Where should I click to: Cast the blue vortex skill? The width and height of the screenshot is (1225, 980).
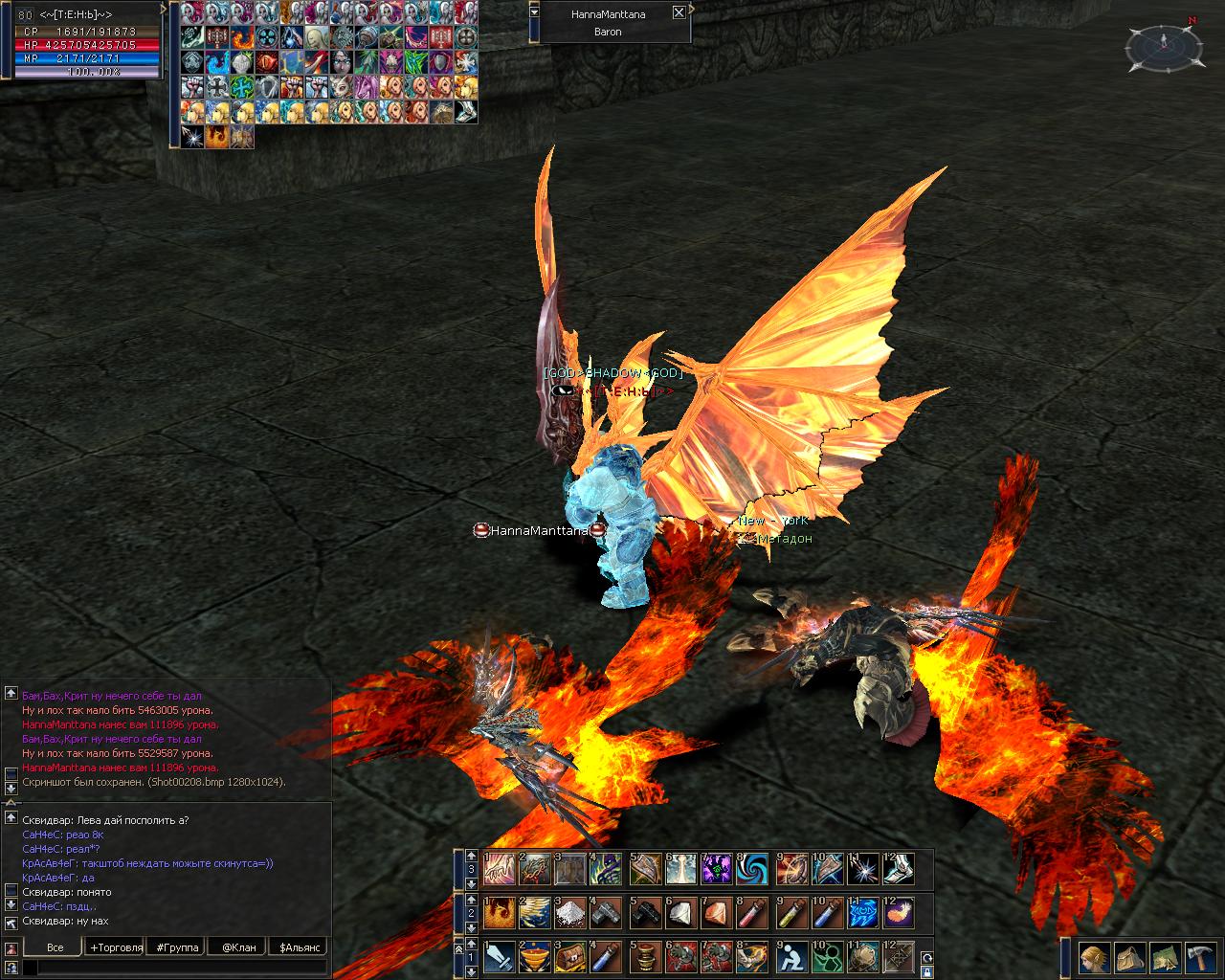(x=754, y=869)
